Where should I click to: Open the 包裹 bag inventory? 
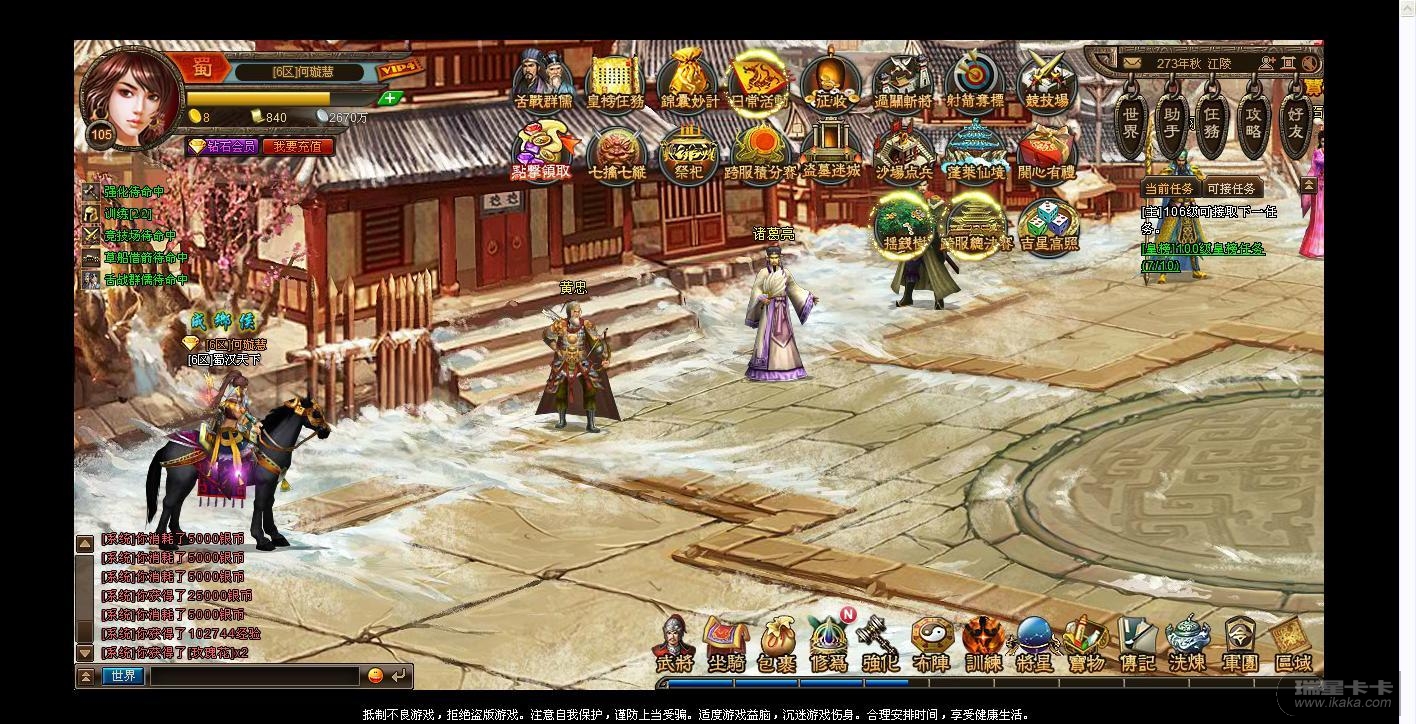click(x=777, y=645)
